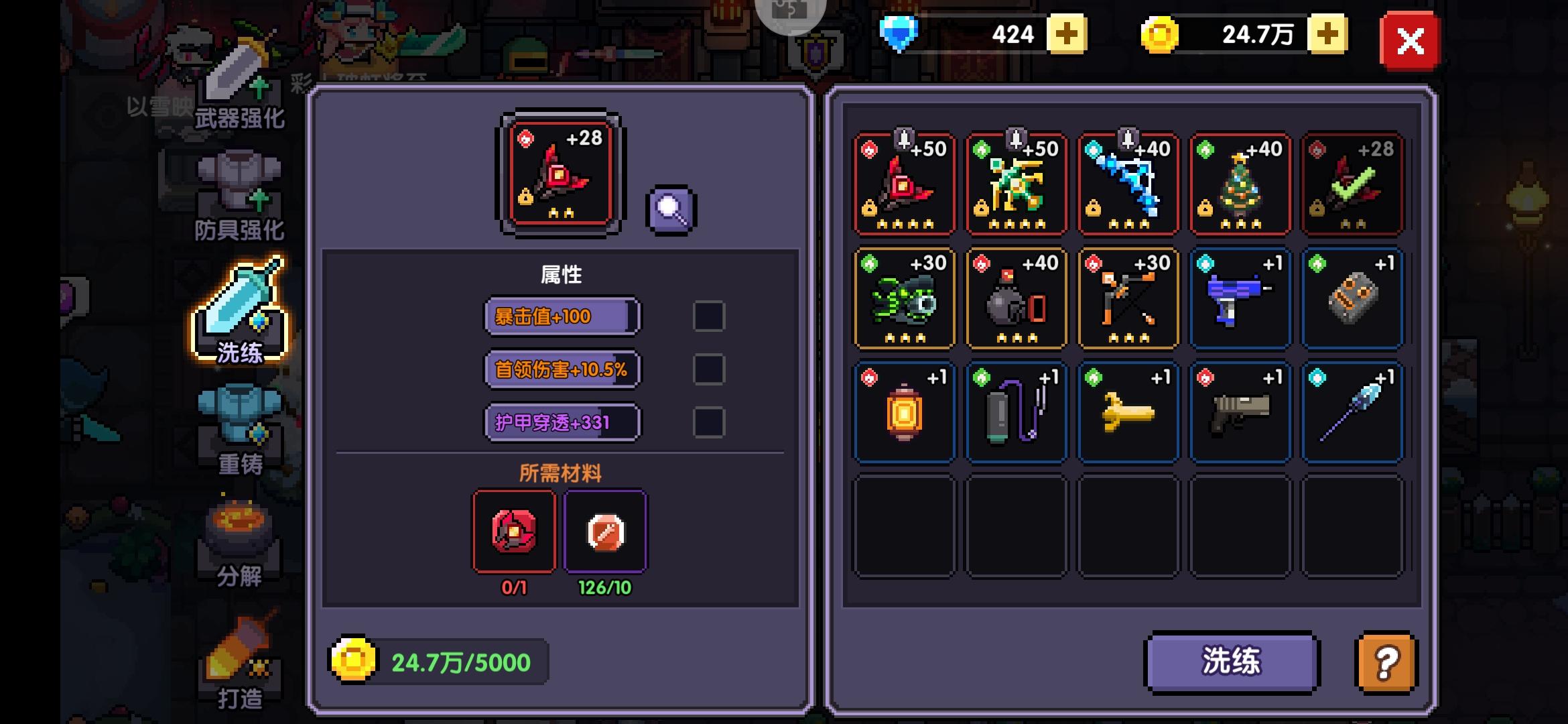Open the 分解 decompose cauldron menu

[x=238, y=543]
